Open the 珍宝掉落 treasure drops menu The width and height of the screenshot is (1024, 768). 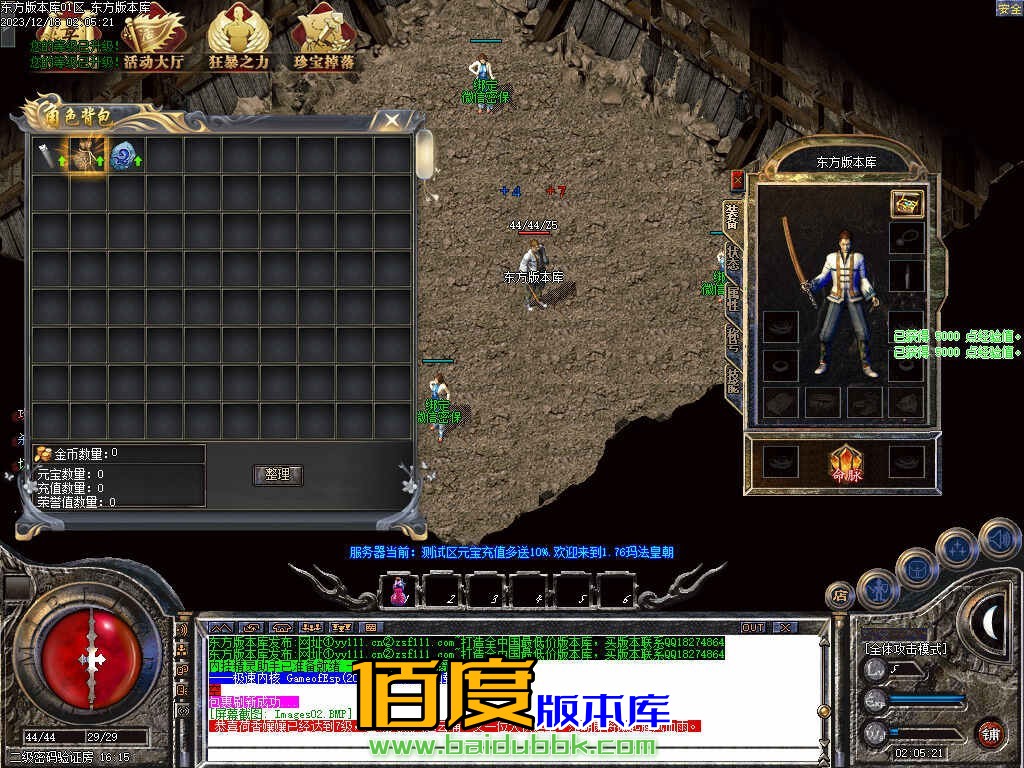pyautogui.click(x=323, y=40)
